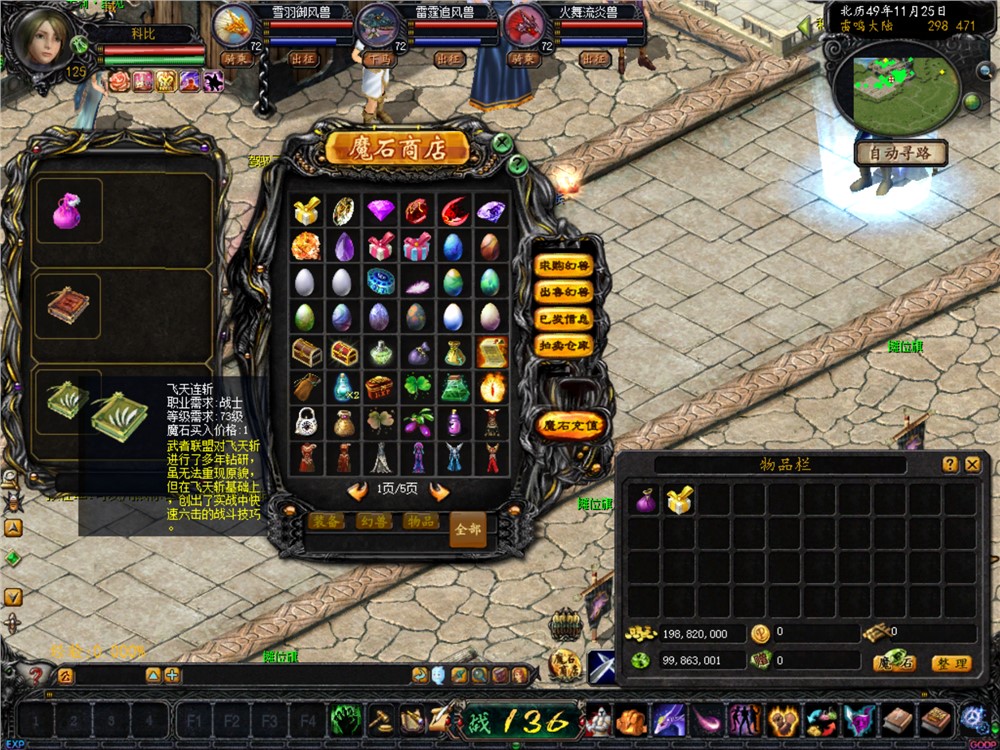This screenshot has width=1000, height=750.
Task: Switch to the 幻兽 shop tab
Action: (x=374, y=522)
